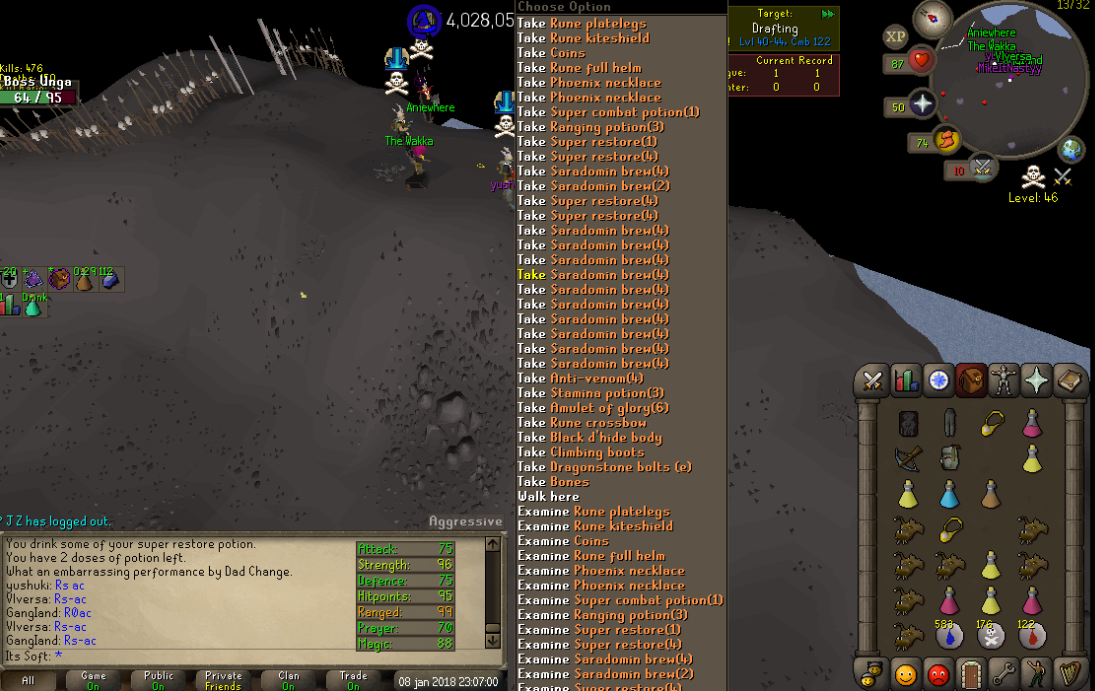
Task: Open the Combat Options tab
Action: coord(872,381)
